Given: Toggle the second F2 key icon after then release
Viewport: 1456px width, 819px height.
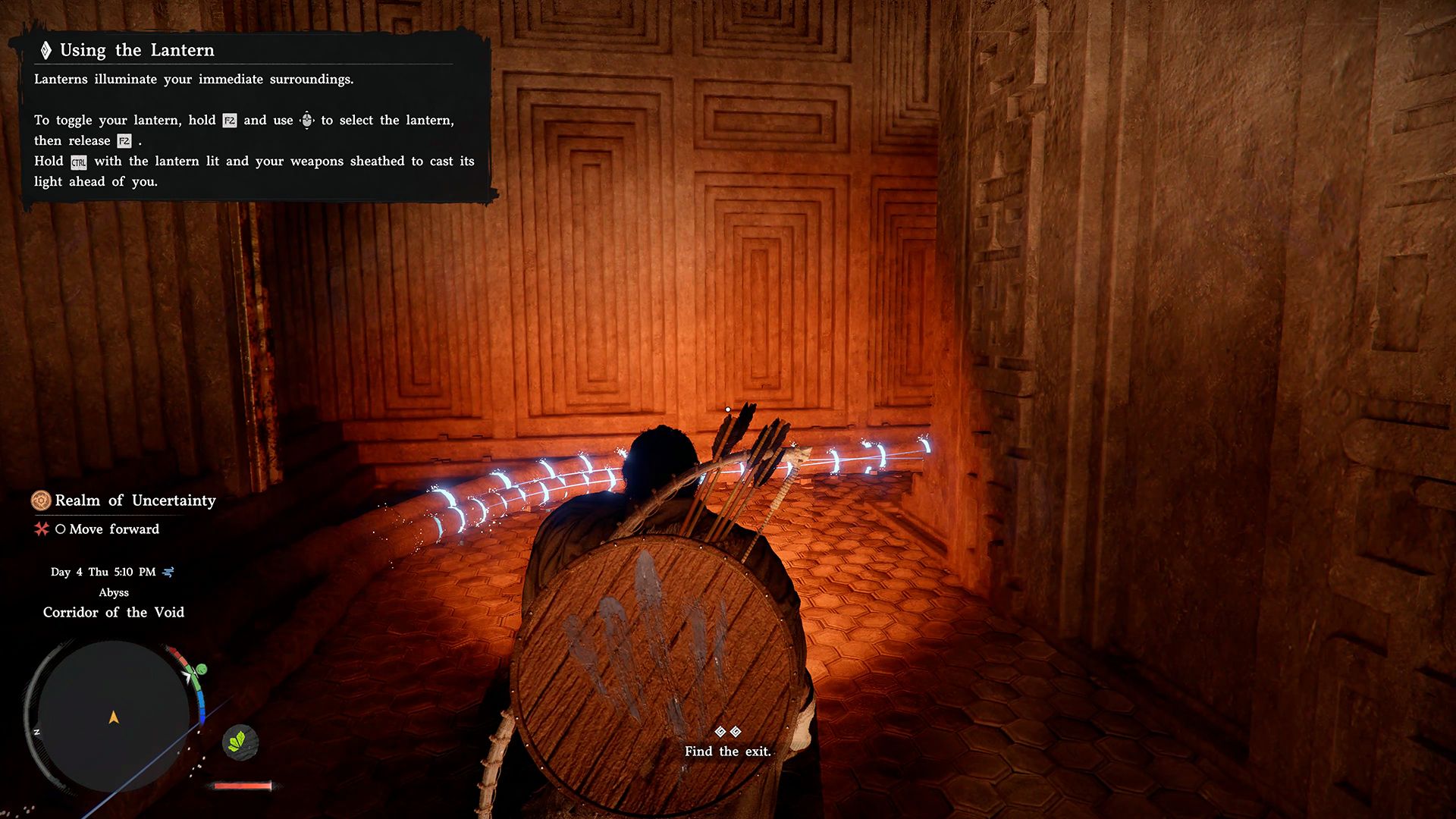Looking at the screenshot, I should click(123, 141).
